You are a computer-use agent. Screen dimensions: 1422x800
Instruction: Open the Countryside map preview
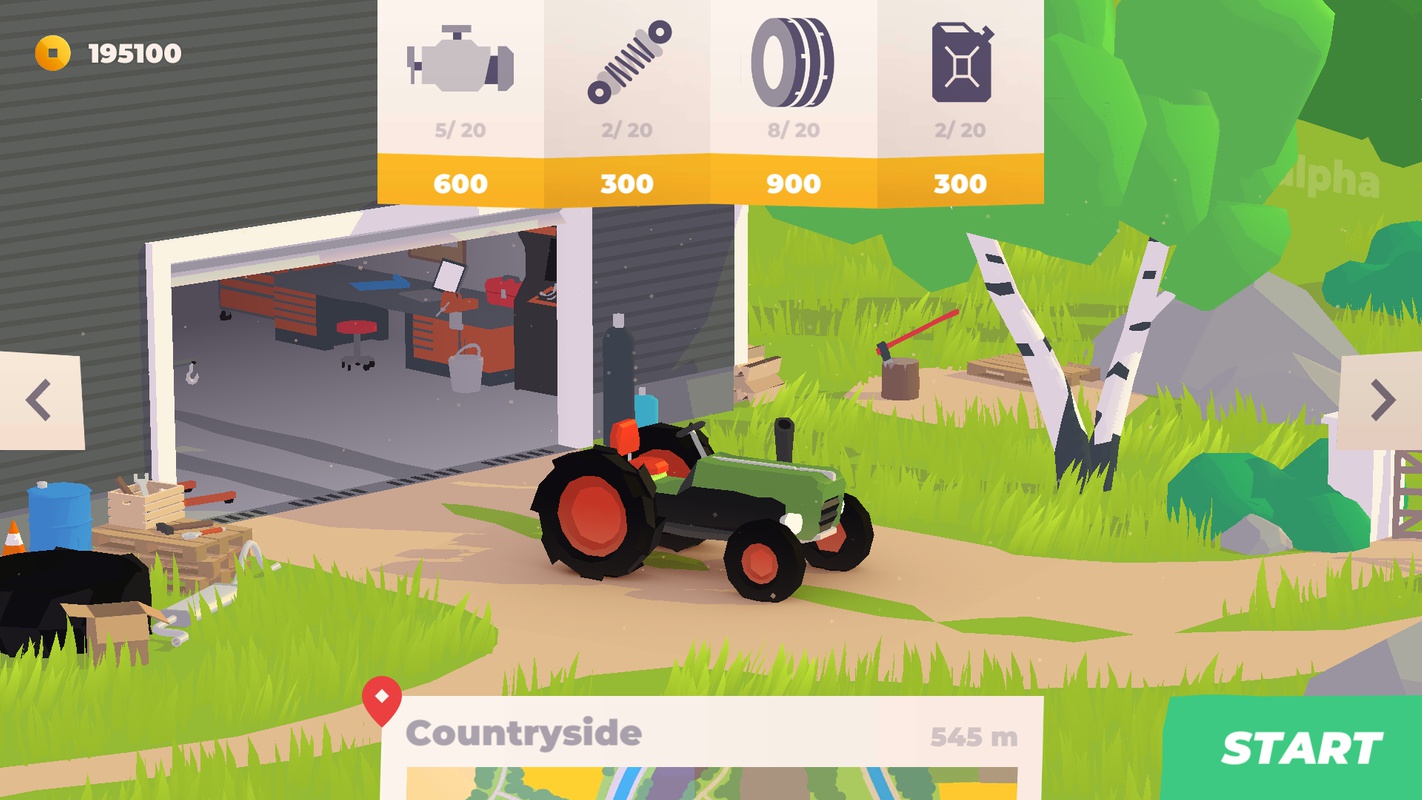tap(711, 782)
